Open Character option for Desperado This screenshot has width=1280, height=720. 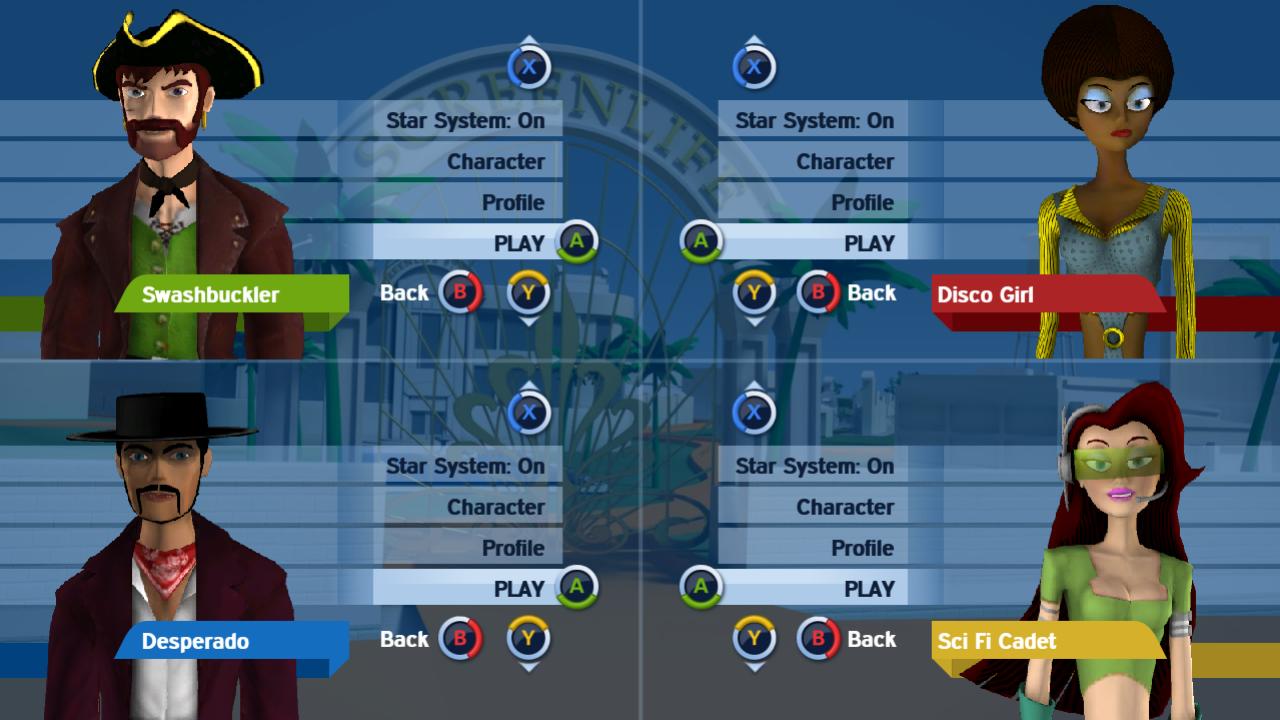pos(495,507)
